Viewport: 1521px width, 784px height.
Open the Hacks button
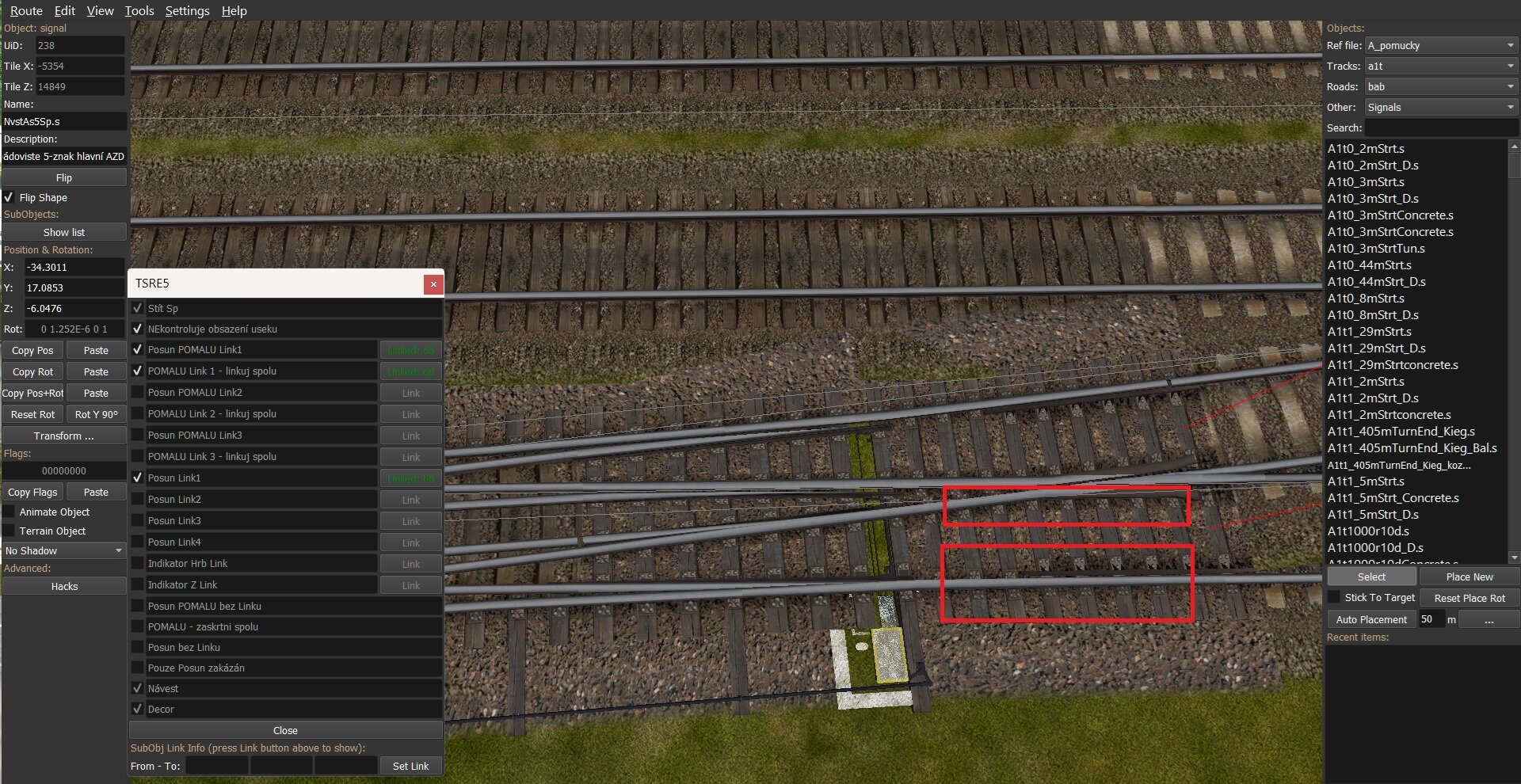point(64,586)
